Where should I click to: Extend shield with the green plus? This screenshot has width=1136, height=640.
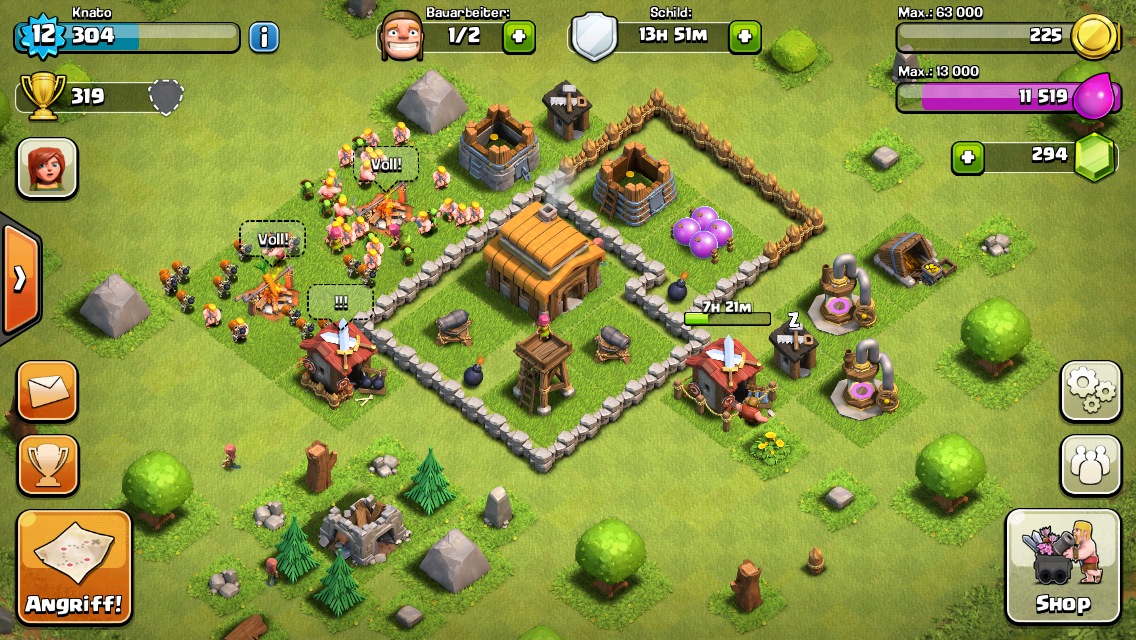[x=744, y=37]
